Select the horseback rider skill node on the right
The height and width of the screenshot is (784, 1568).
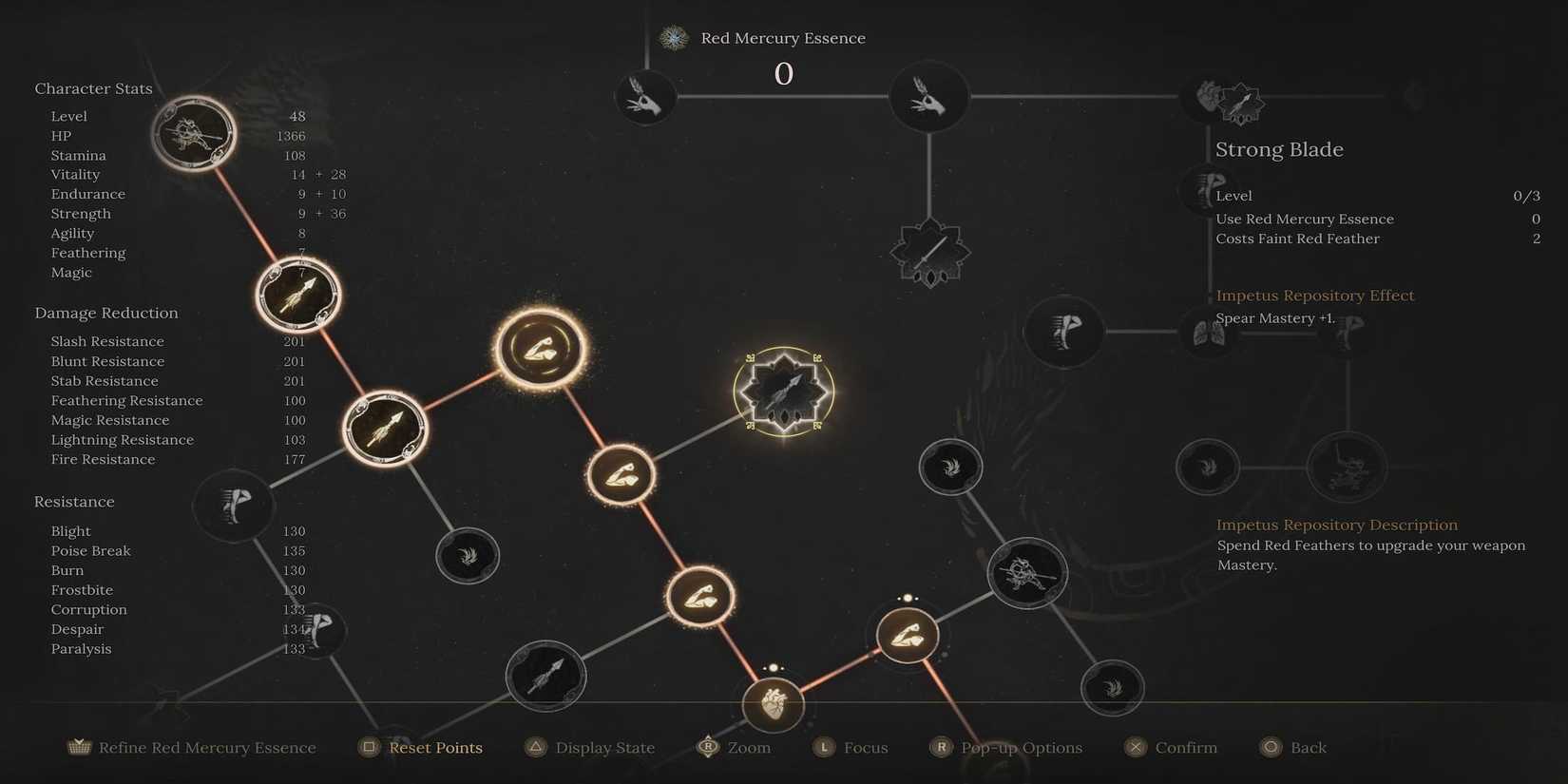tap(1028, 573)
